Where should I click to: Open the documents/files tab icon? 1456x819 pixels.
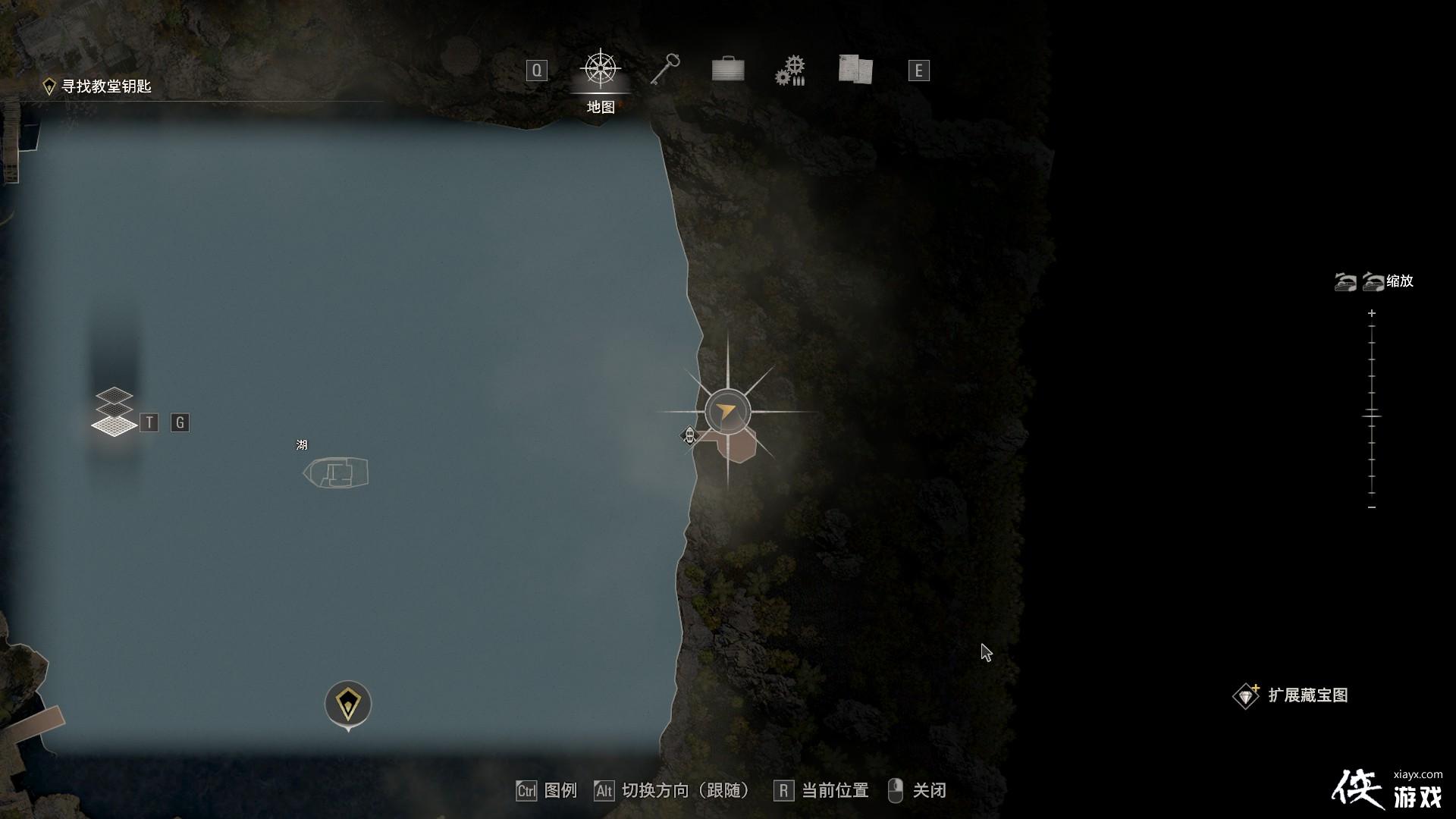(x=855, y=69)
